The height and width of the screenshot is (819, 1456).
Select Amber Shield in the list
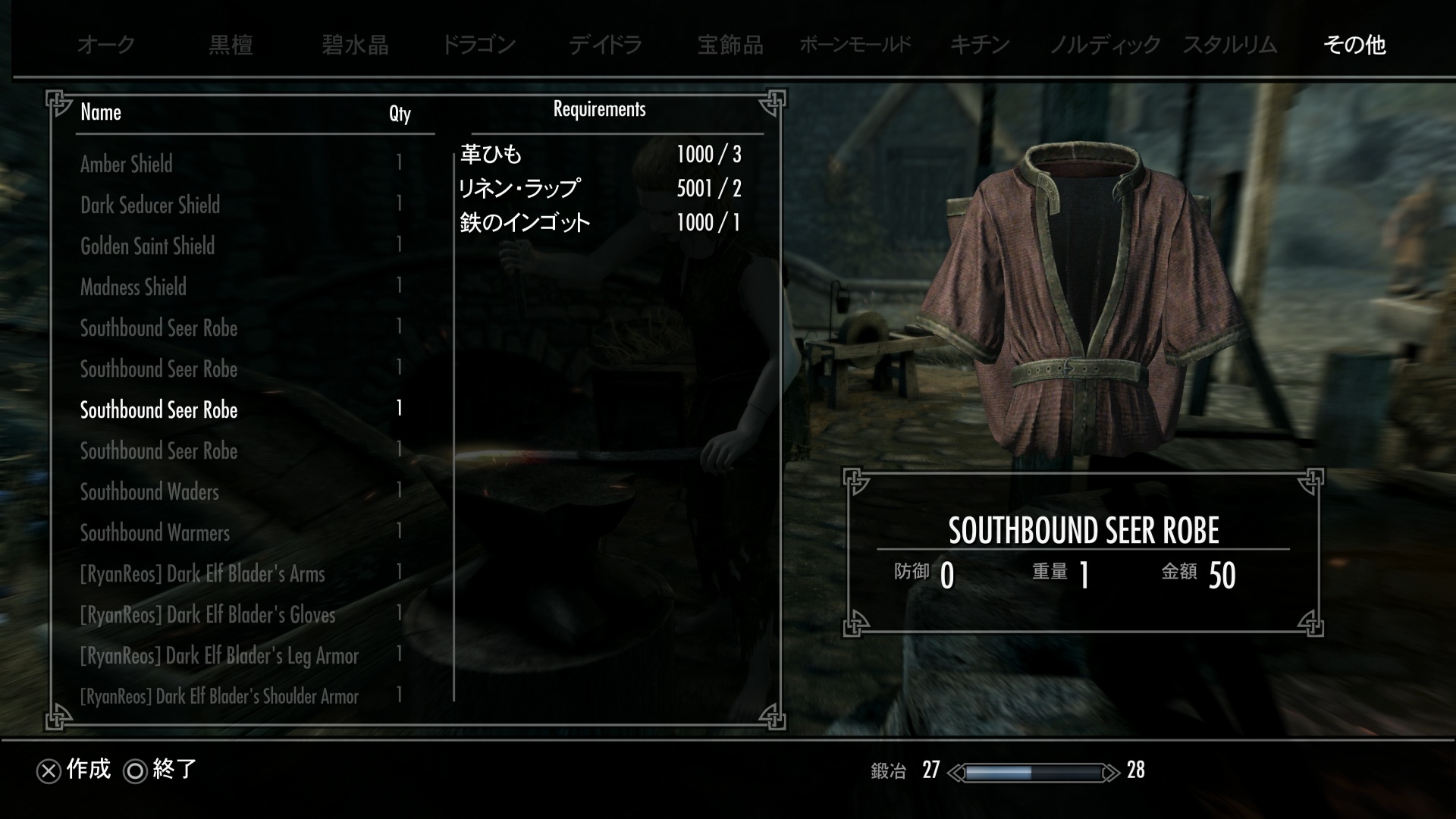point(127,164)
